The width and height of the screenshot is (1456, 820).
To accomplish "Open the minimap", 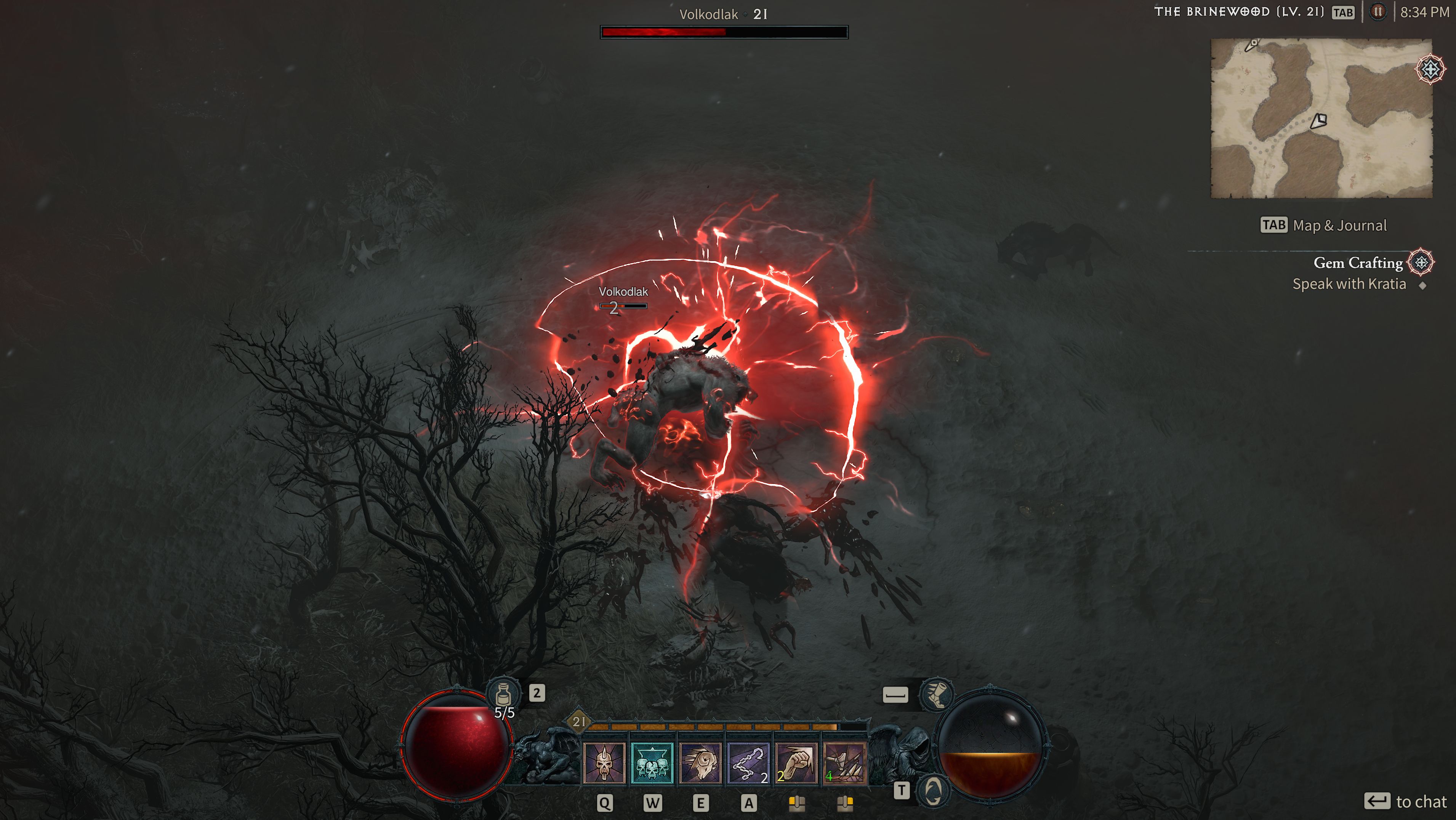I will [1320, 119].
